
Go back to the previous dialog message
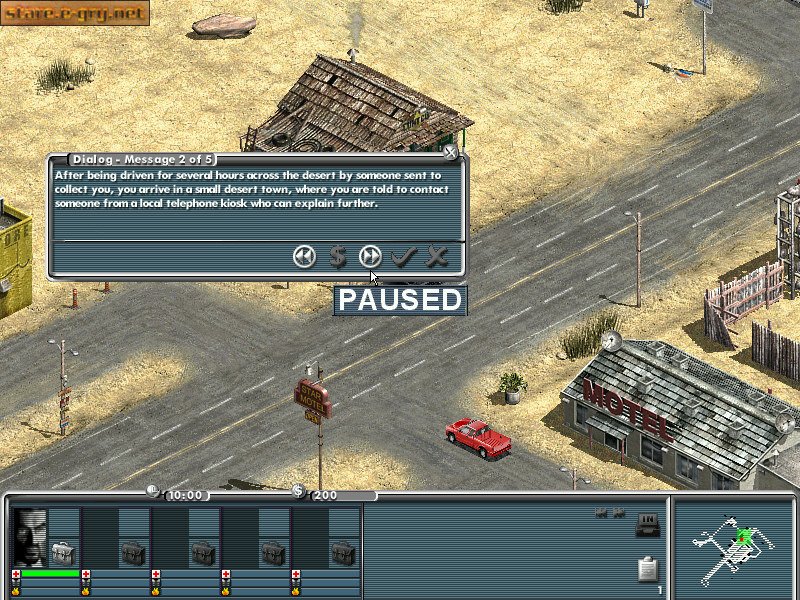tap(304, 257)
